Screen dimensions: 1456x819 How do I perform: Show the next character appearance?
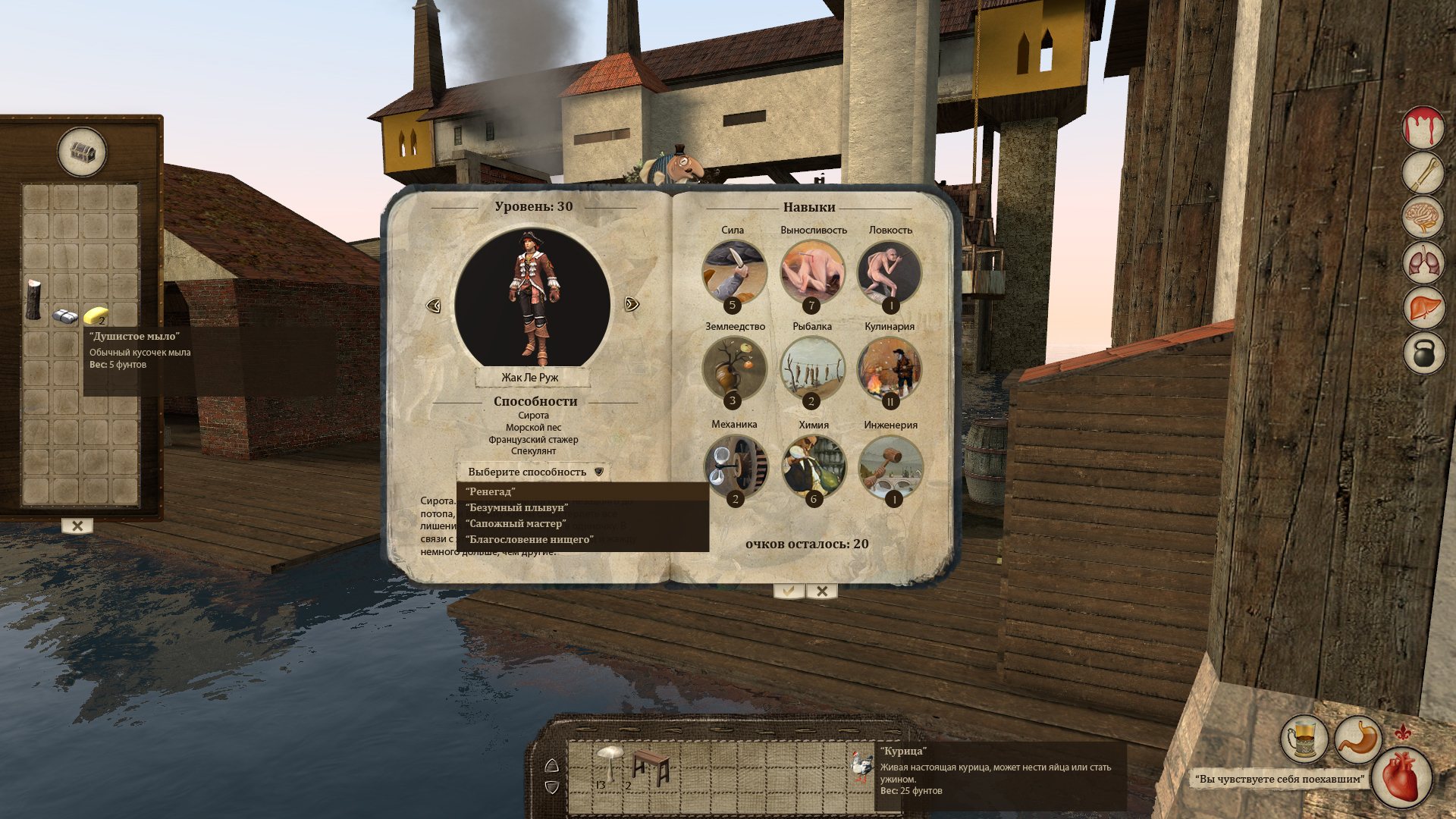pos(632,304)
